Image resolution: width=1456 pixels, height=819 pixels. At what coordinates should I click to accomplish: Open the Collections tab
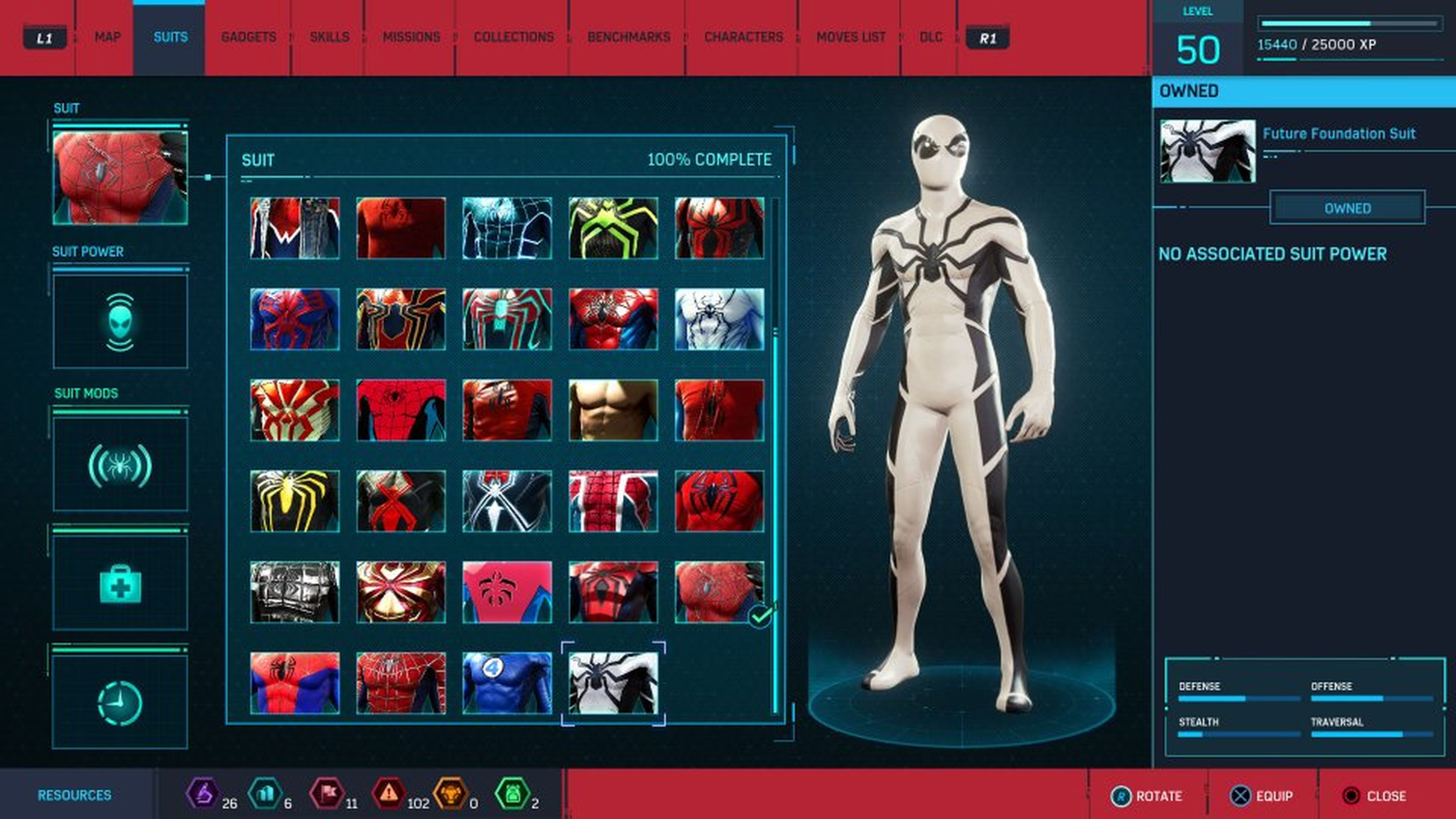tap(515, 37)
